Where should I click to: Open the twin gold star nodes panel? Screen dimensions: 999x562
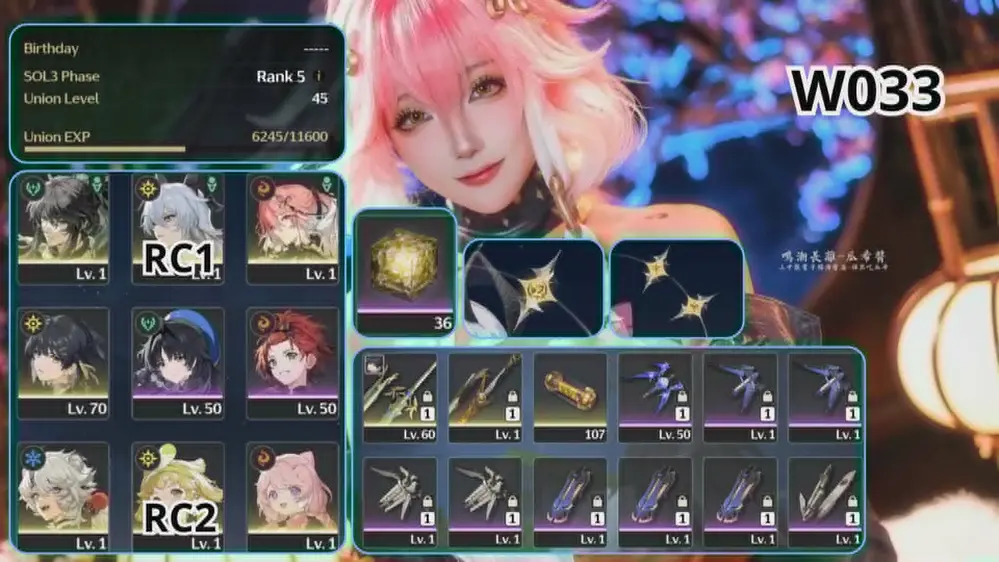(x=677, y=286)
